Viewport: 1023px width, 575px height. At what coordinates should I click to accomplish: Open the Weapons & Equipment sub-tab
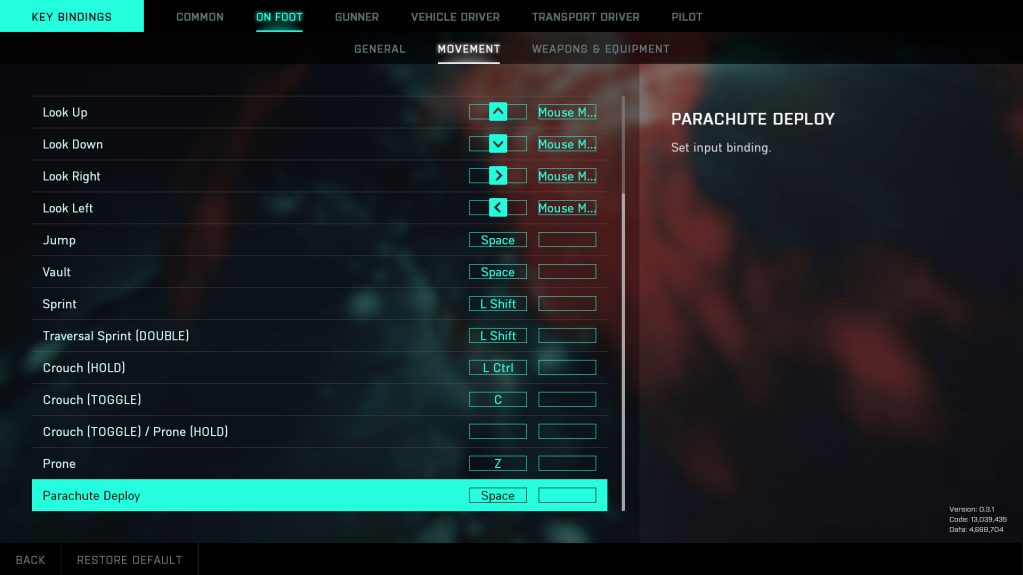coord(600,49)
